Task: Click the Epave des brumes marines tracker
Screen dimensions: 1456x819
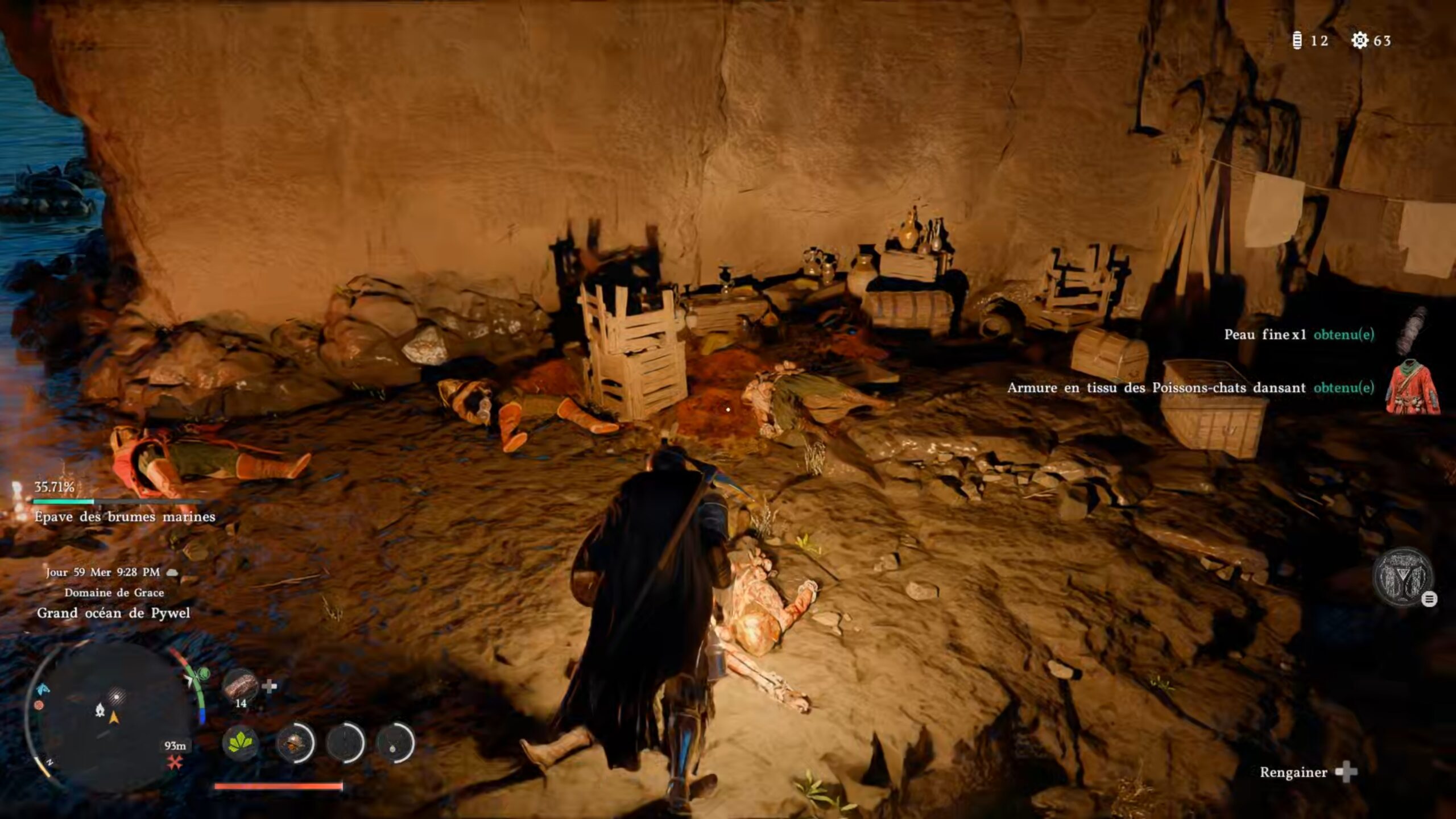Action: click(125, 516)
